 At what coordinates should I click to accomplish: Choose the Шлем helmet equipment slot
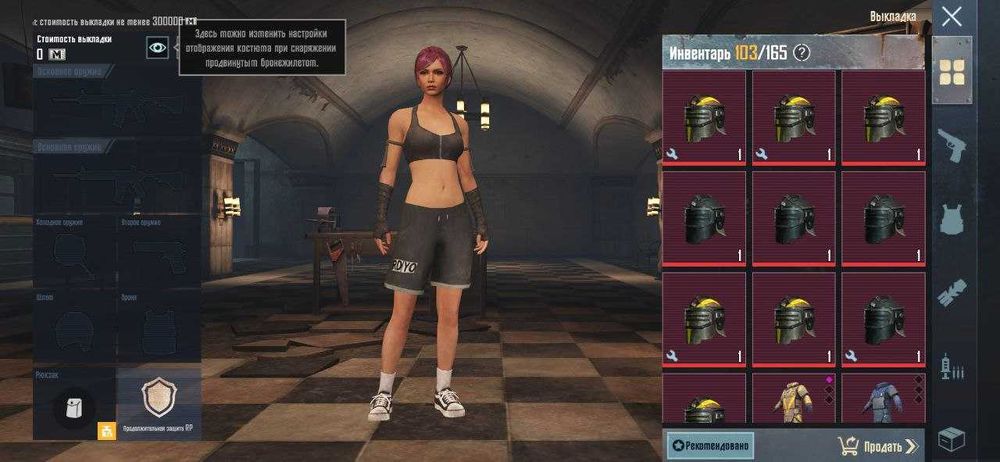[x=74, y=328]
